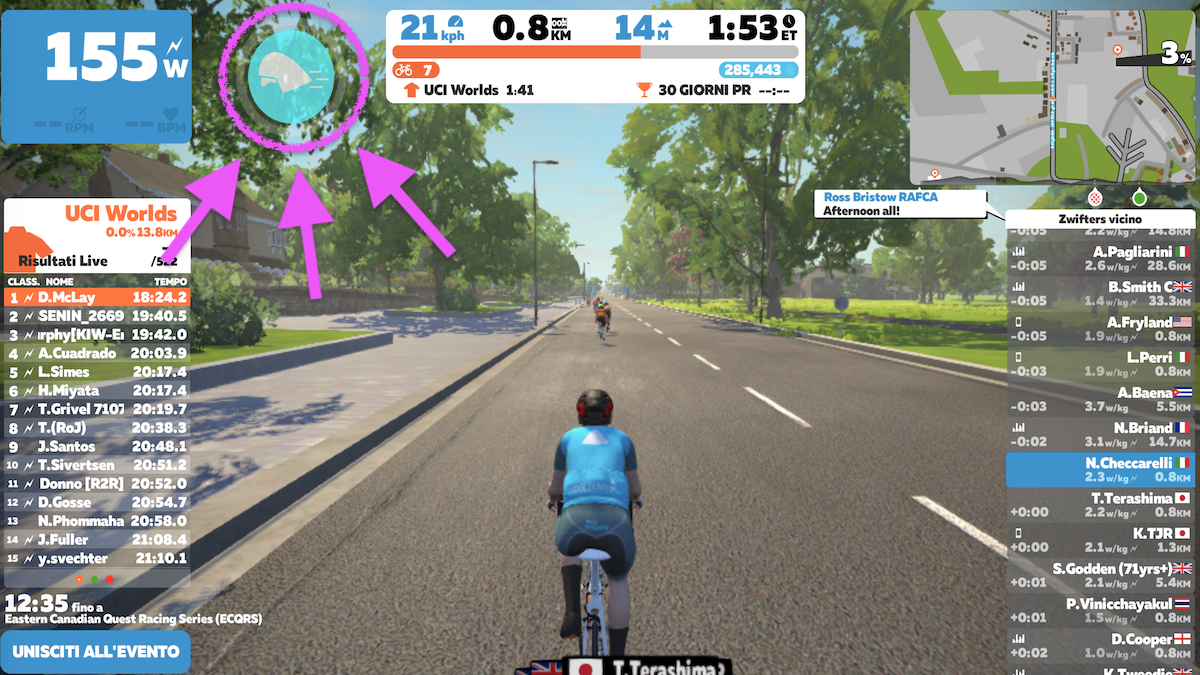Select A.Cuadrado in the results leaderboard
Screen dimensions: 1200x675
(x=97, y=353)
